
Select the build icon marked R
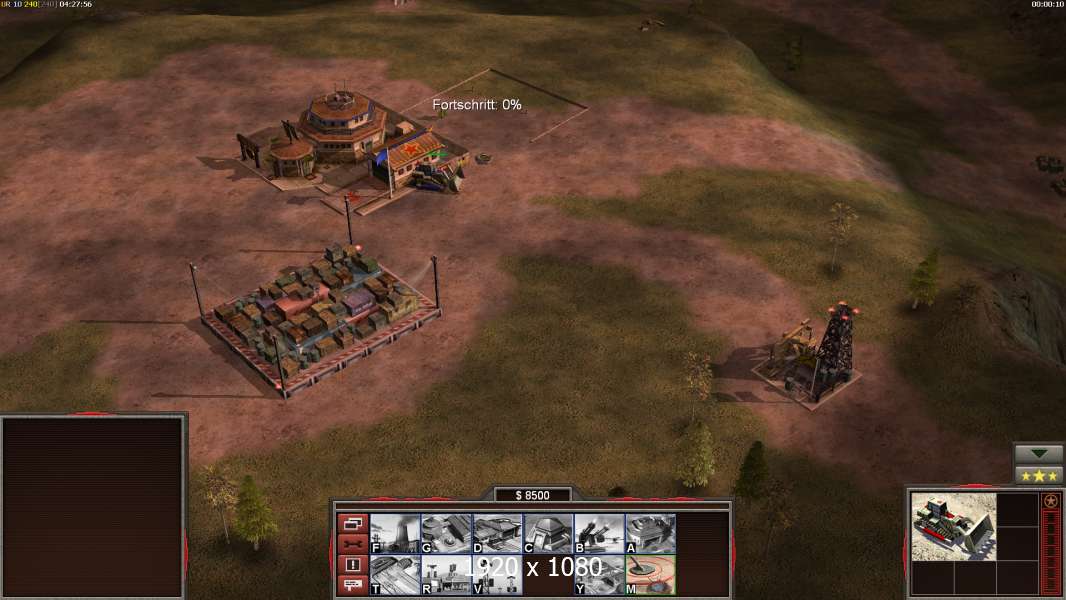coord(446,574)
